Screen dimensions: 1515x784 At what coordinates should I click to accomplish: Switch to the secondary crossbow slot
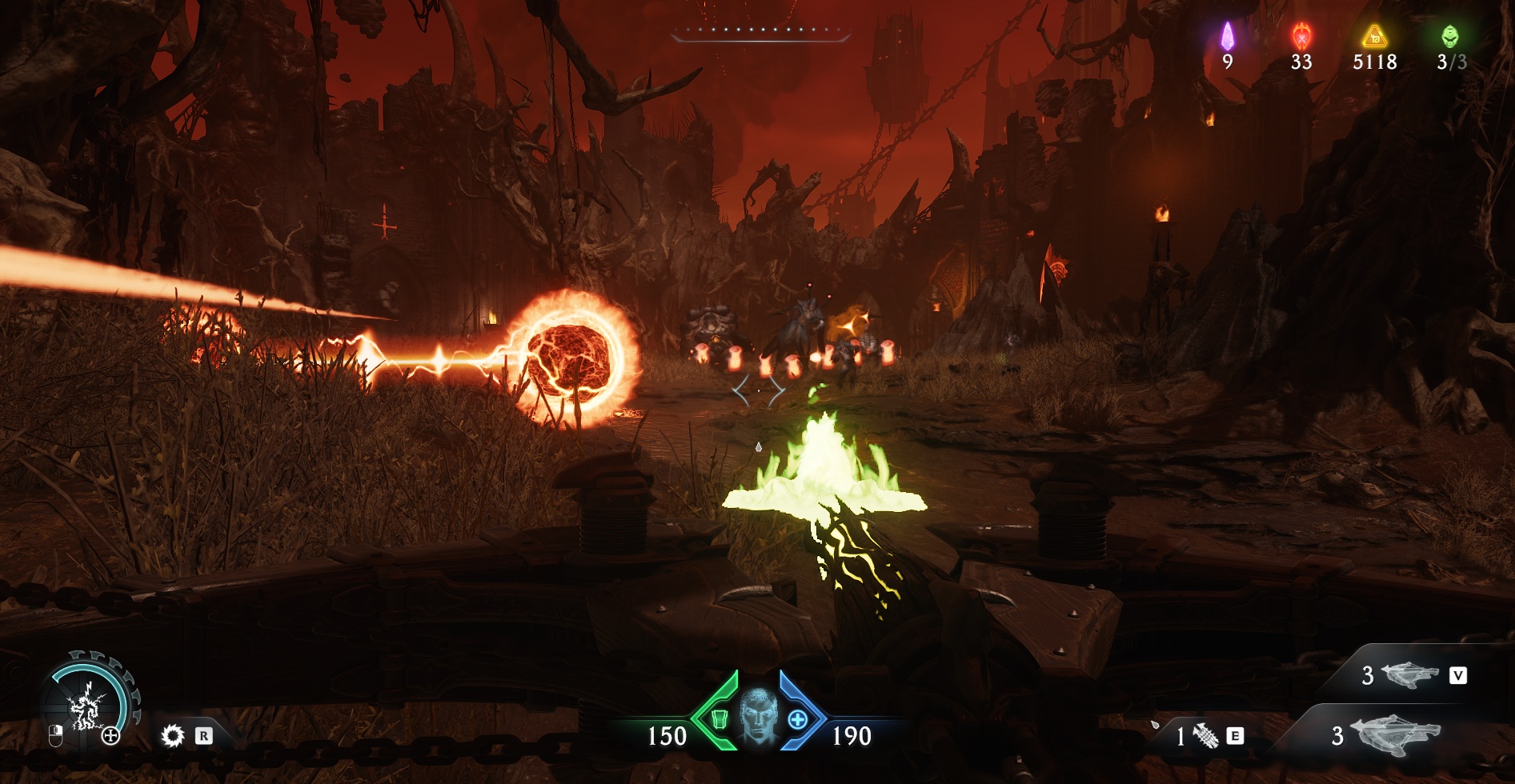[x=1410, y=676]
